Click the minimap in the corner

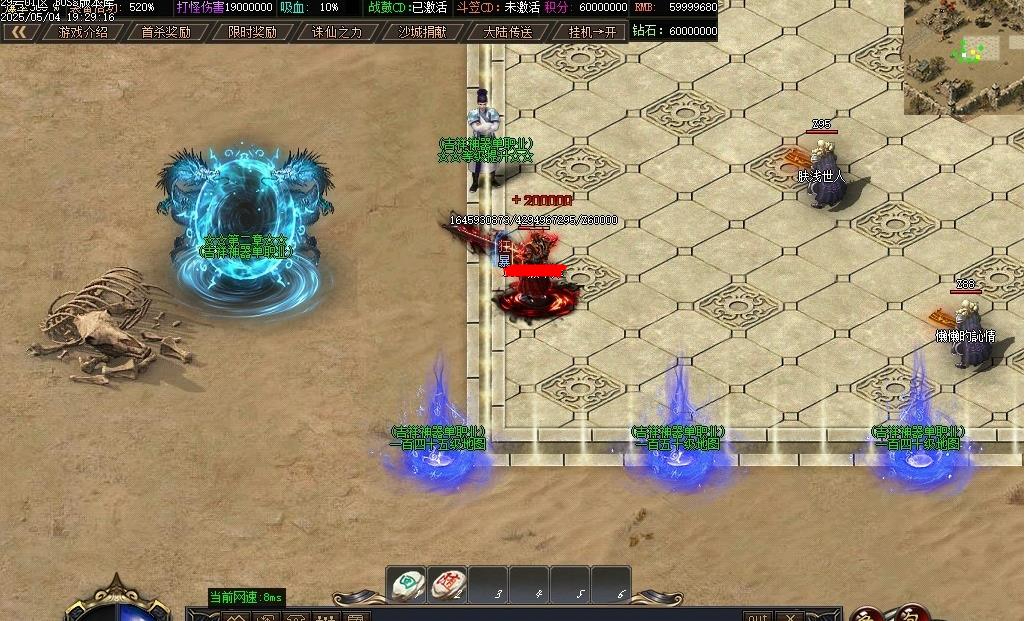(964, 56)
